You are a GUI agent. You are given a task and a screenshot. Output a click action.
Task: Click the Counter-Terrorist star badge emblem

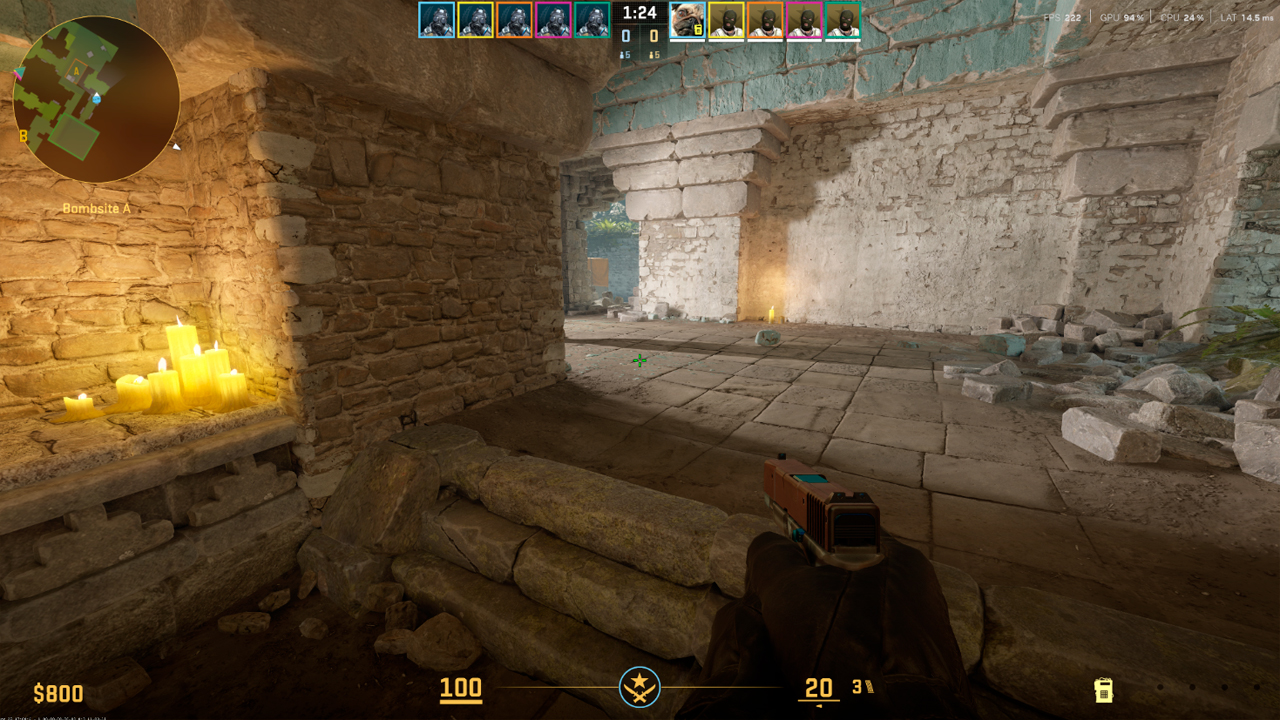tap(639, 687)
